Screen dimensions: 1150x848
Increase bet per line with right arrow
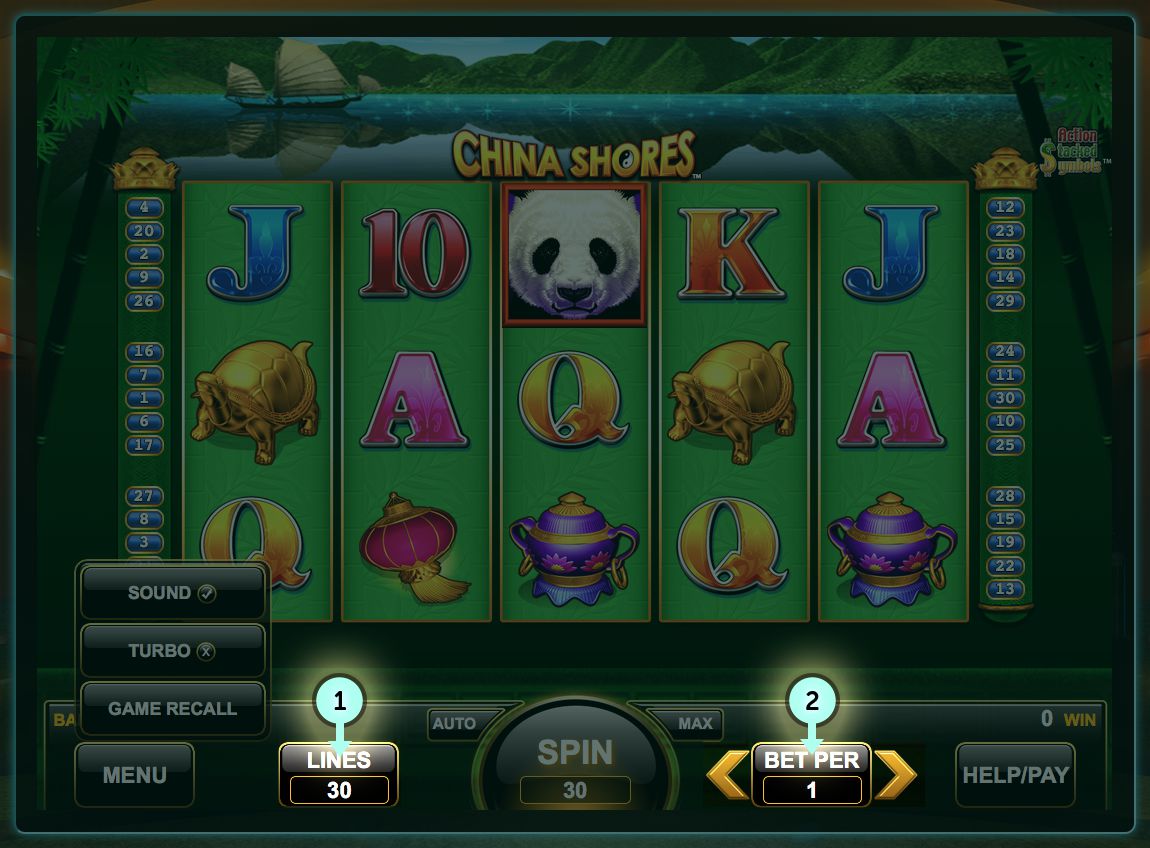point(895,775)
